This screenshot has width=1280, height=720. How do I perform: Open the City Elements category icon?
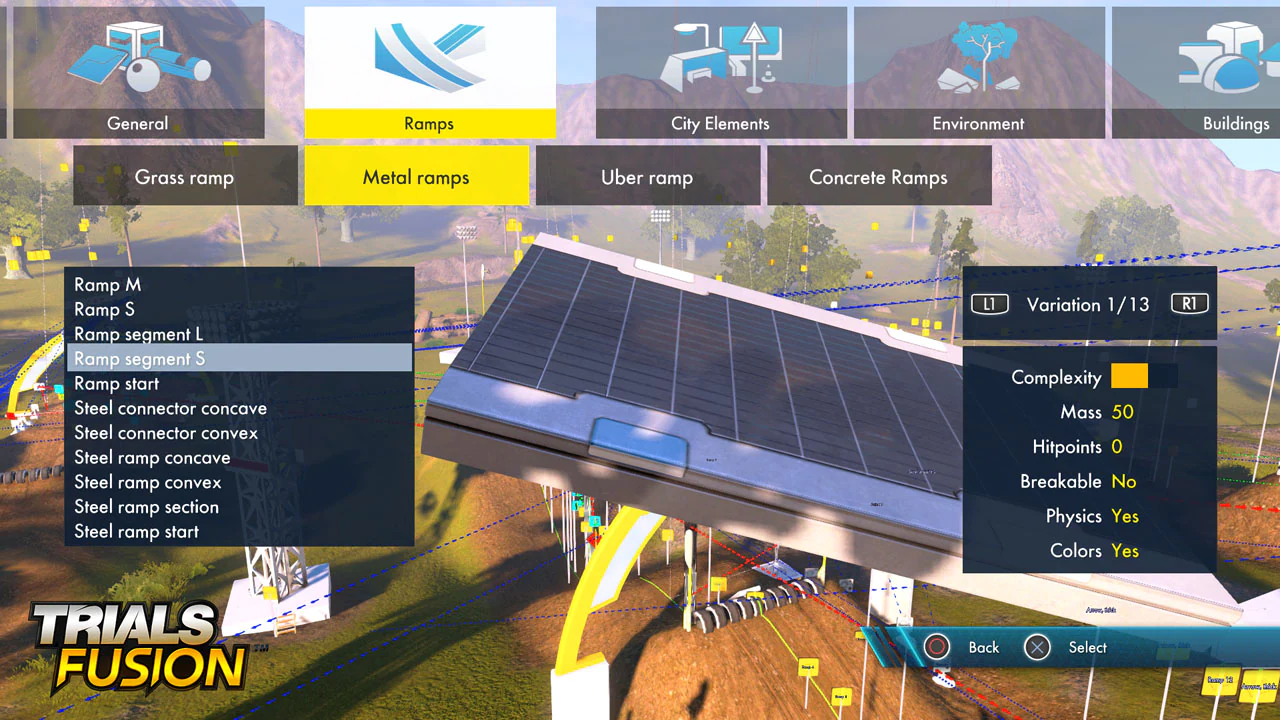(720, 60)
